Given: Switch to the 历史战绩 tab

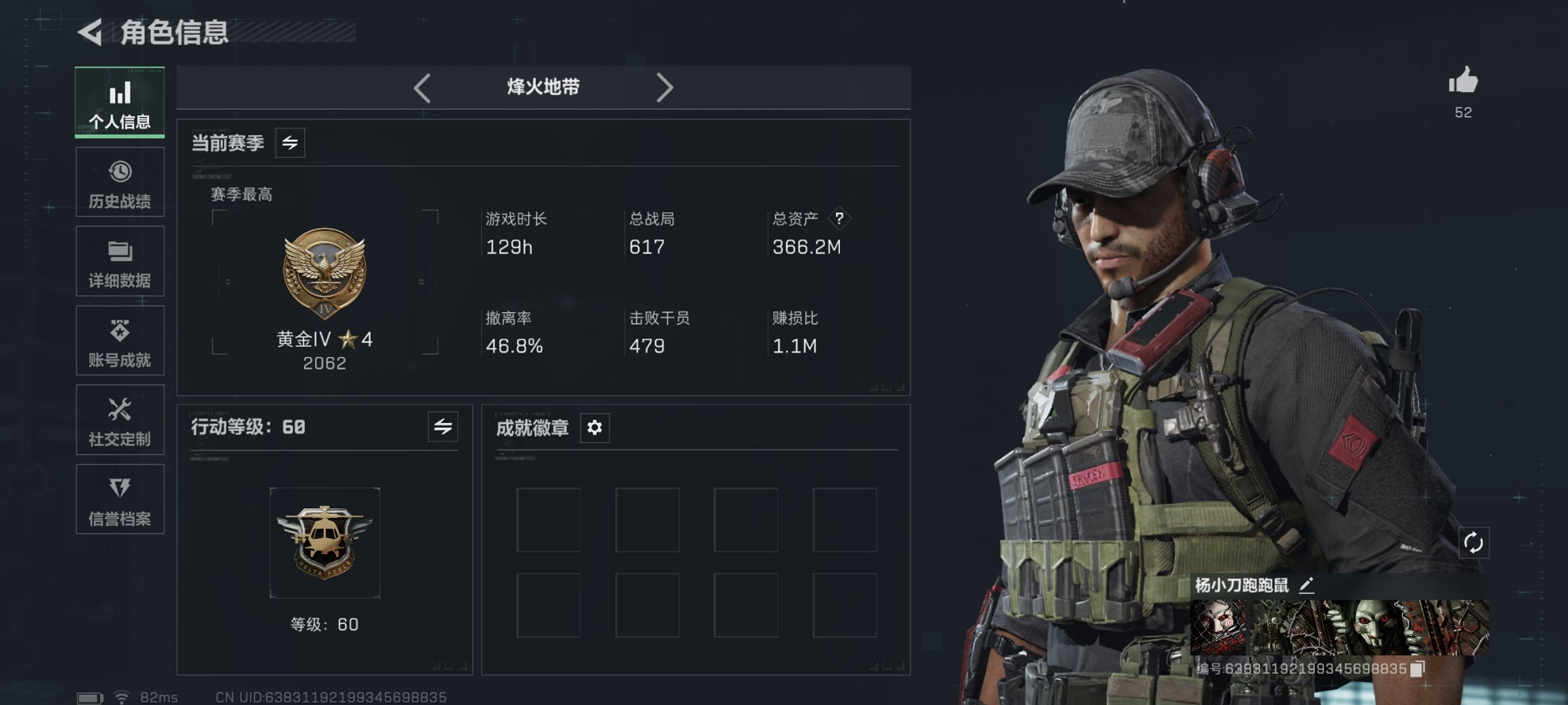Looking at the screenshot, I should (x=120, y=182).
